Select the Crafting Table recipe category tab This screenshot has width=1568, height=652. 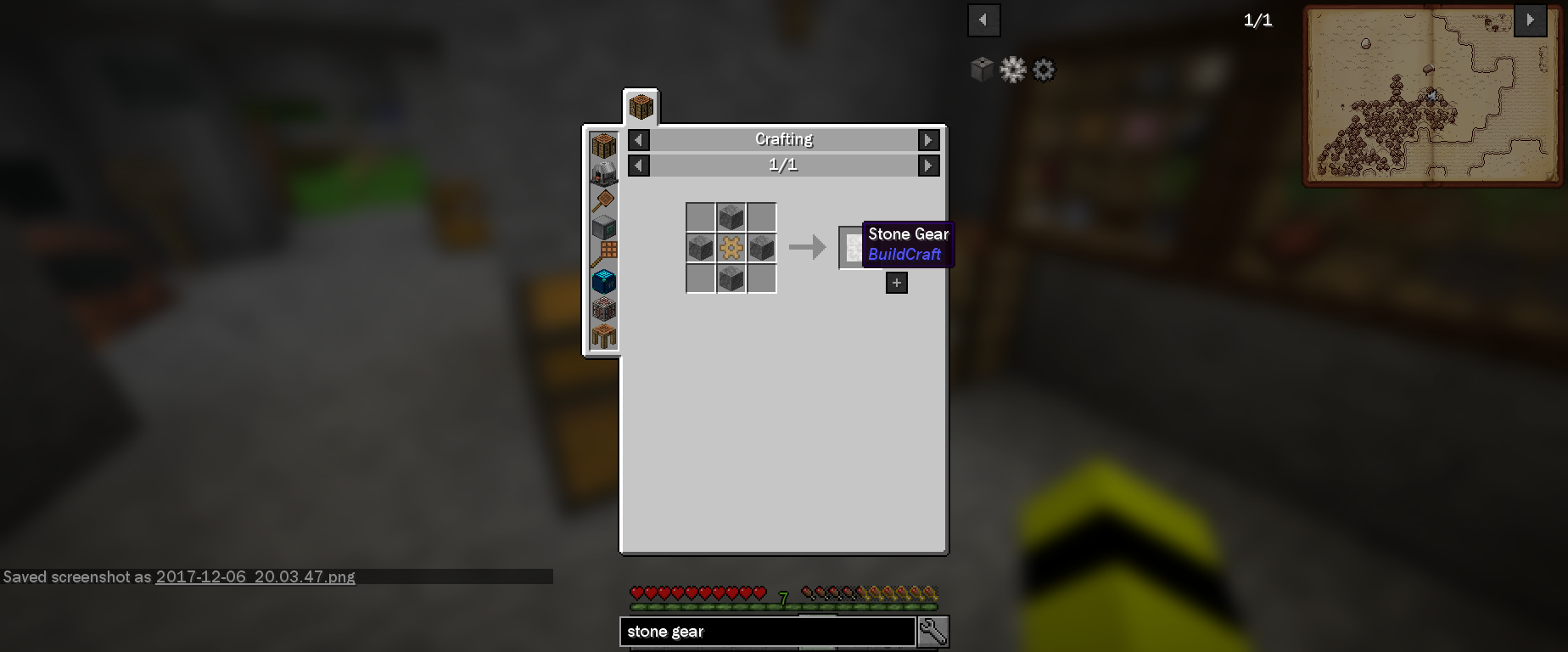pyautogui.click(x=603, y=144)
